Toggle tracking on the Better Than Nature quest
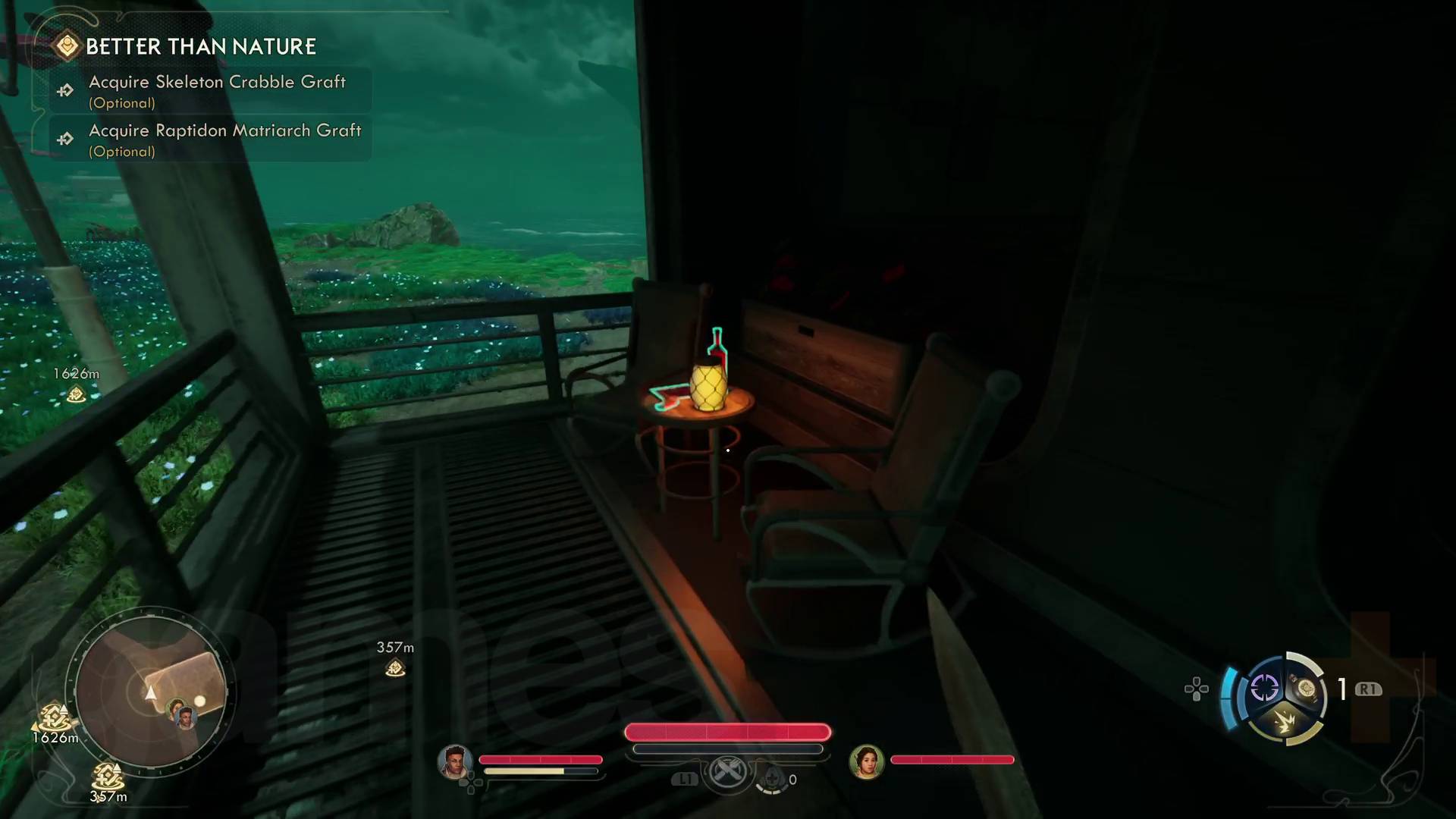This screenshot has width=1456, height=819. click(x=201, y=45)
